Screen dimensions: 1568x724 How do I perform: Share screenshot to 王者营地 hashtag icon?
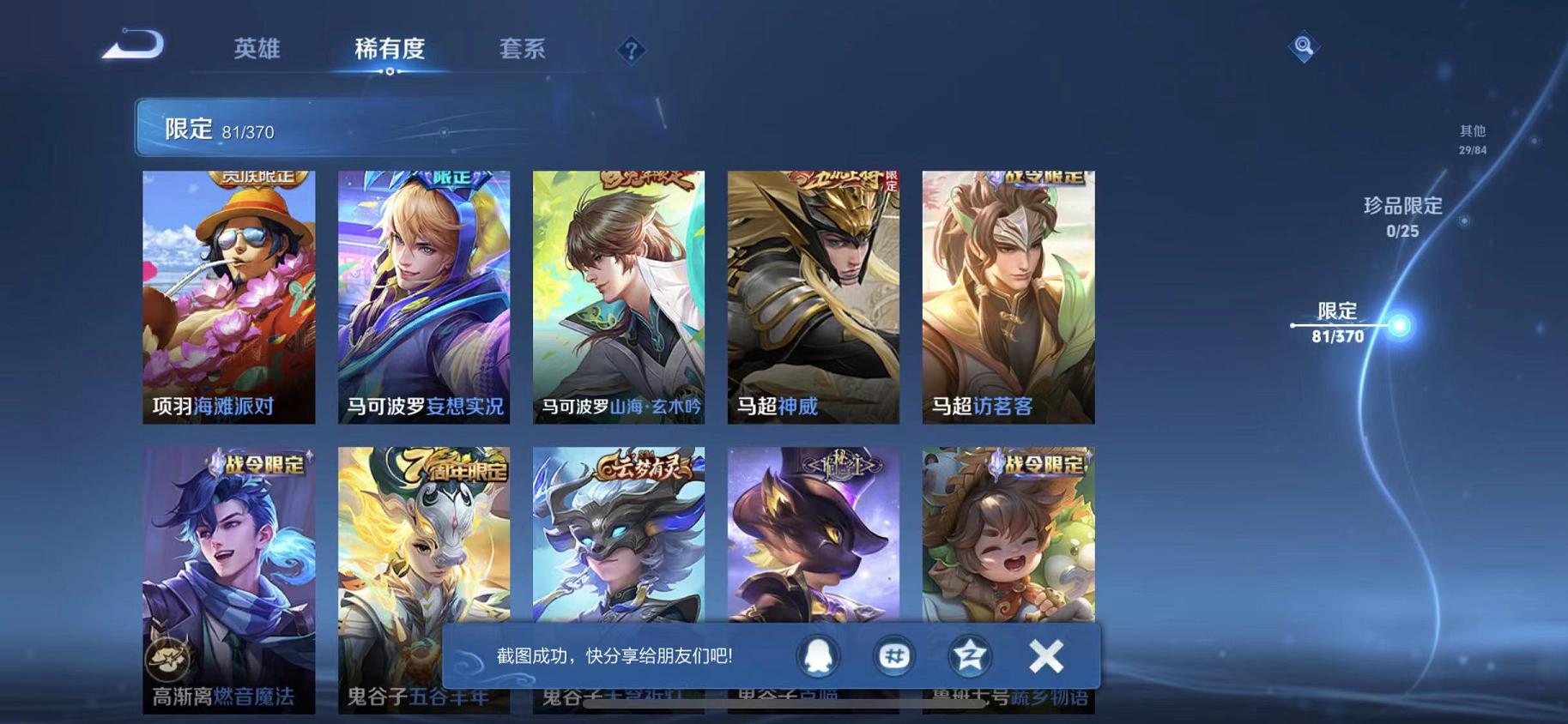(893, 655)
